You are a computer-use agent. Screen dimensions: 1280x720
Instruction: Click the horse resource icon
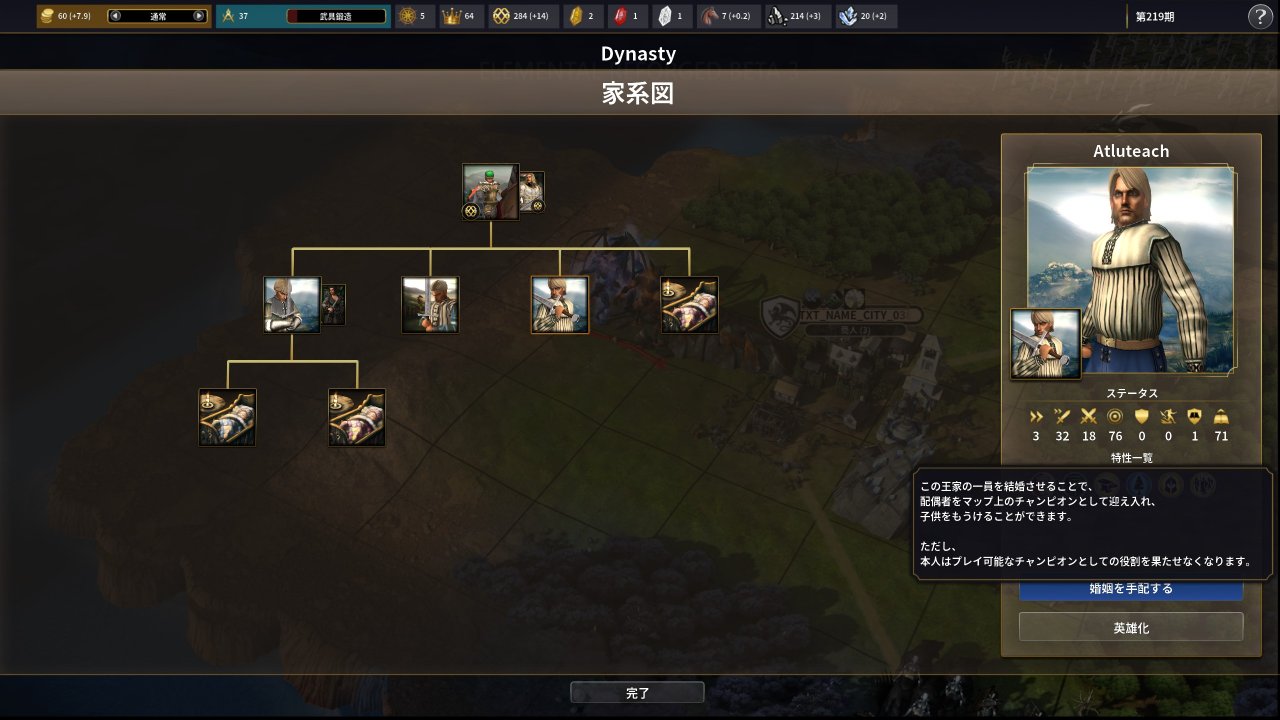click(710, 16)
